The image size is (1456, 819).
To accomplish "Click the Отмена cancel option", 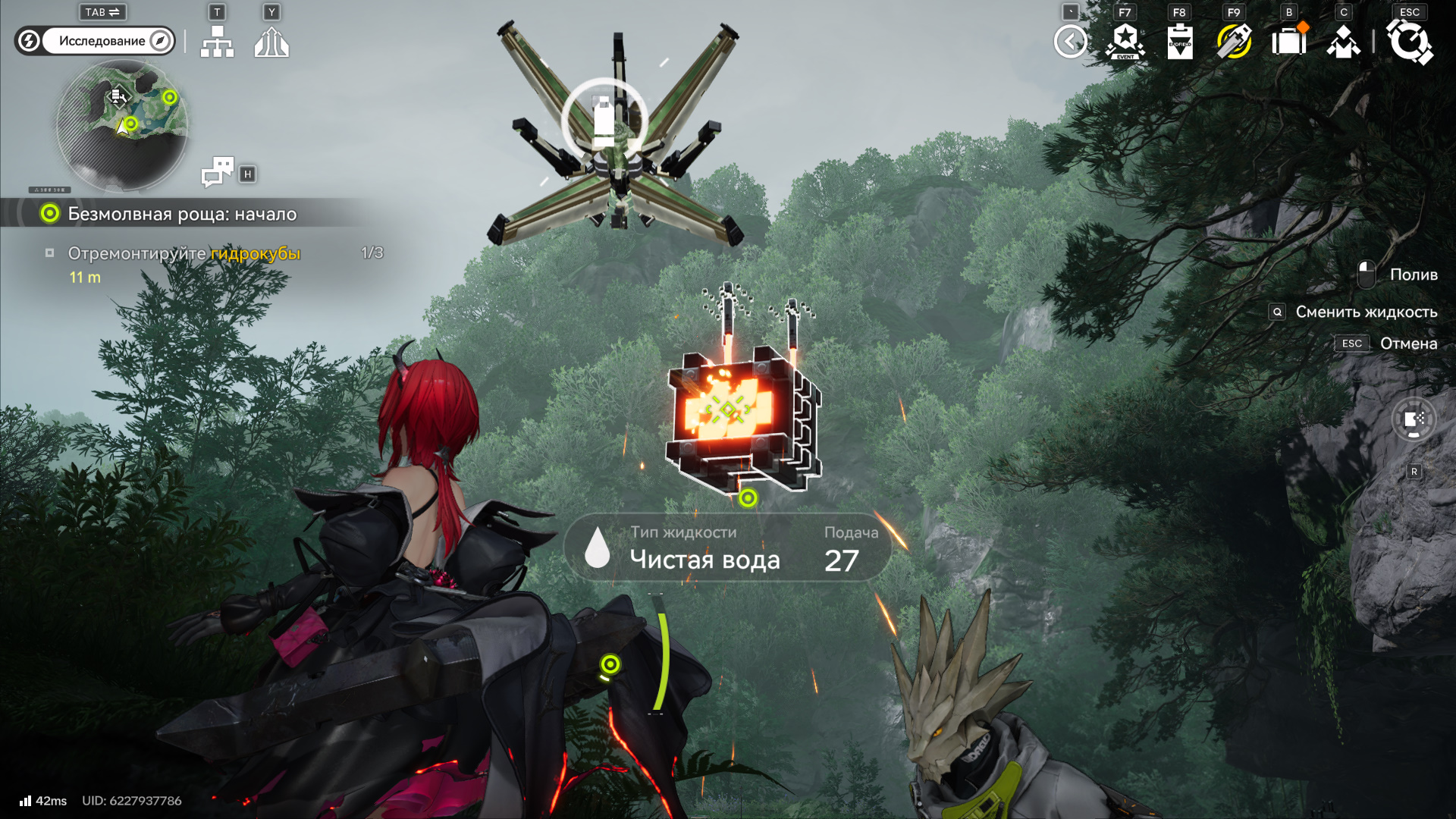I will 1407,344.
